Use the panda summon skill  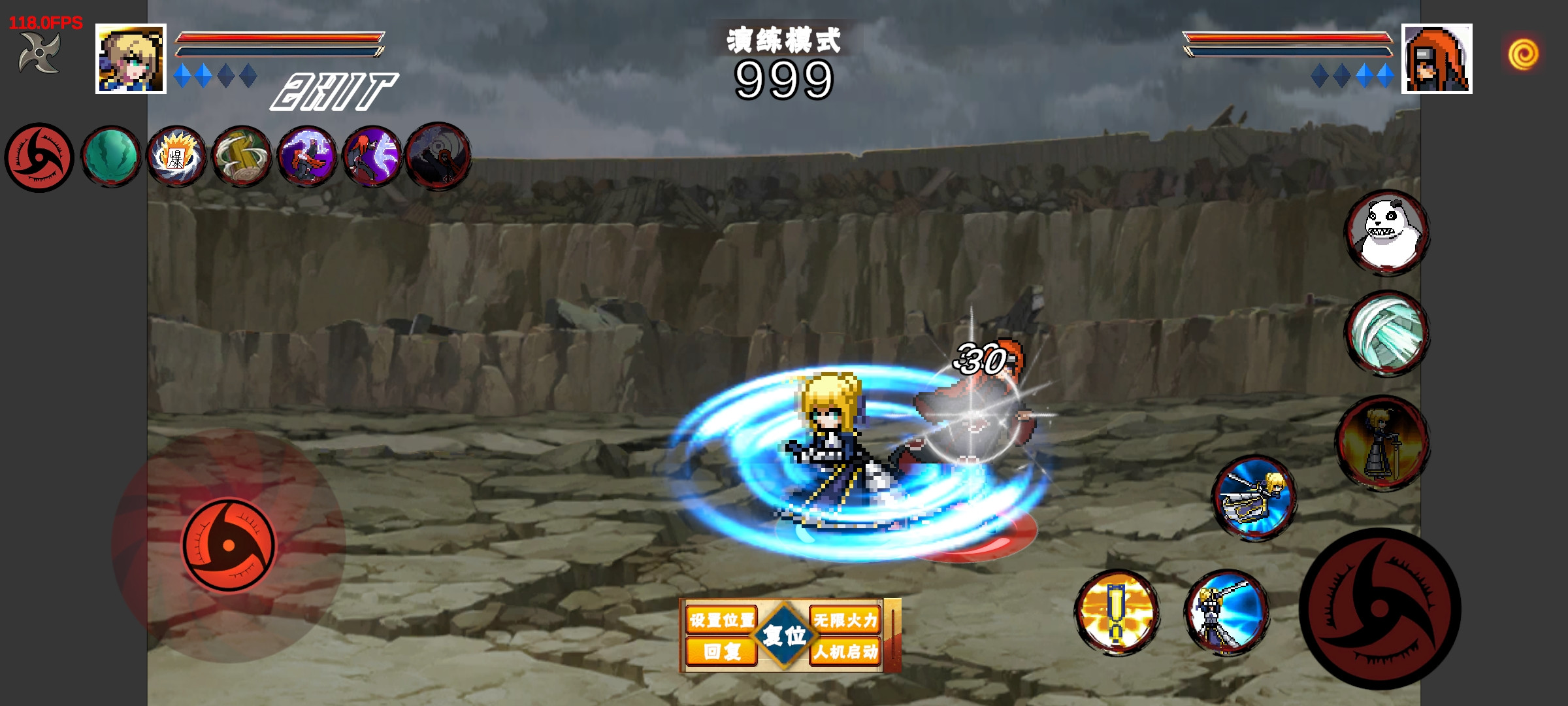coord(1387,232)
